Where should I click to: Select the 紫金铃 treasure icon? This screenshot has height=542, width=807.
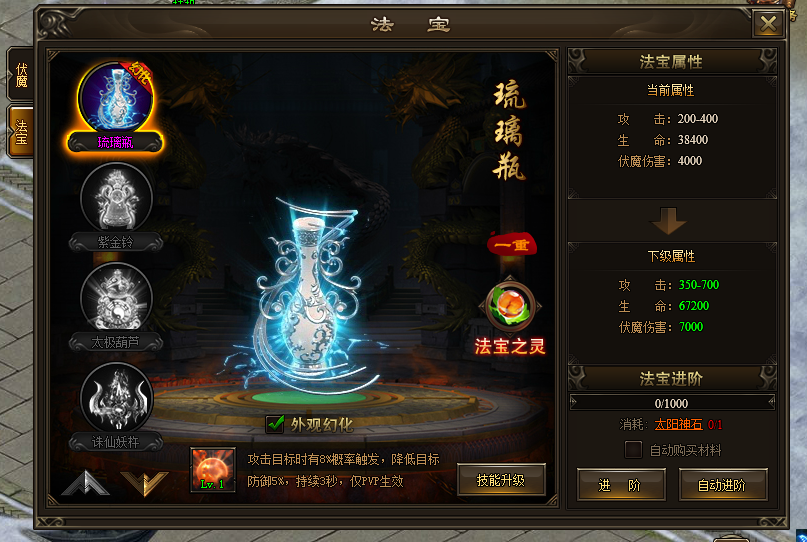pos(116,198)
